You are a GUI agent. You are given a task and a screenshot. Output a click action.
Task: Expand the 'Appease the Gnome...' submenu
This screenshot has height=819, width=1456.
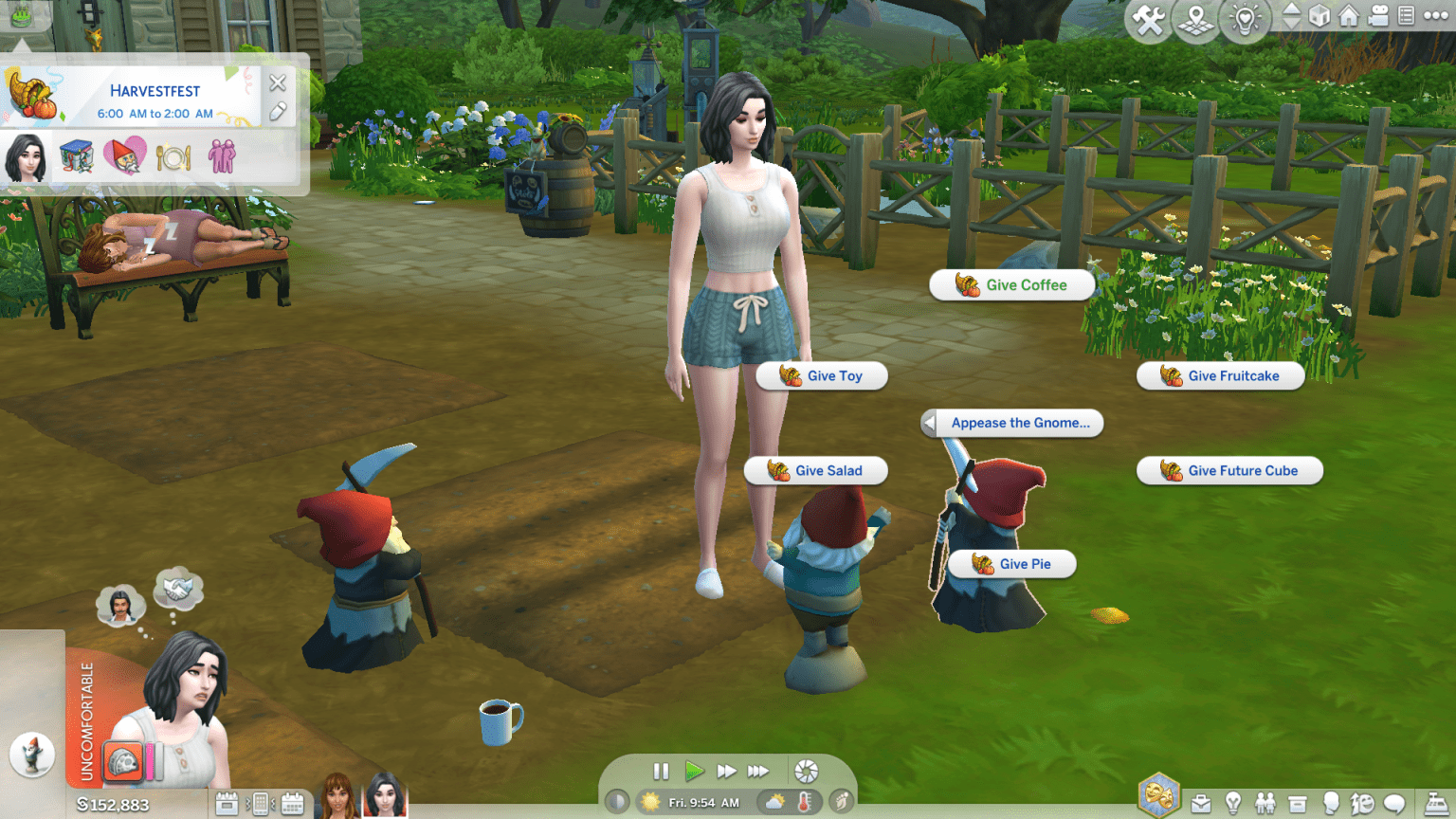[x=1011, y=423]
